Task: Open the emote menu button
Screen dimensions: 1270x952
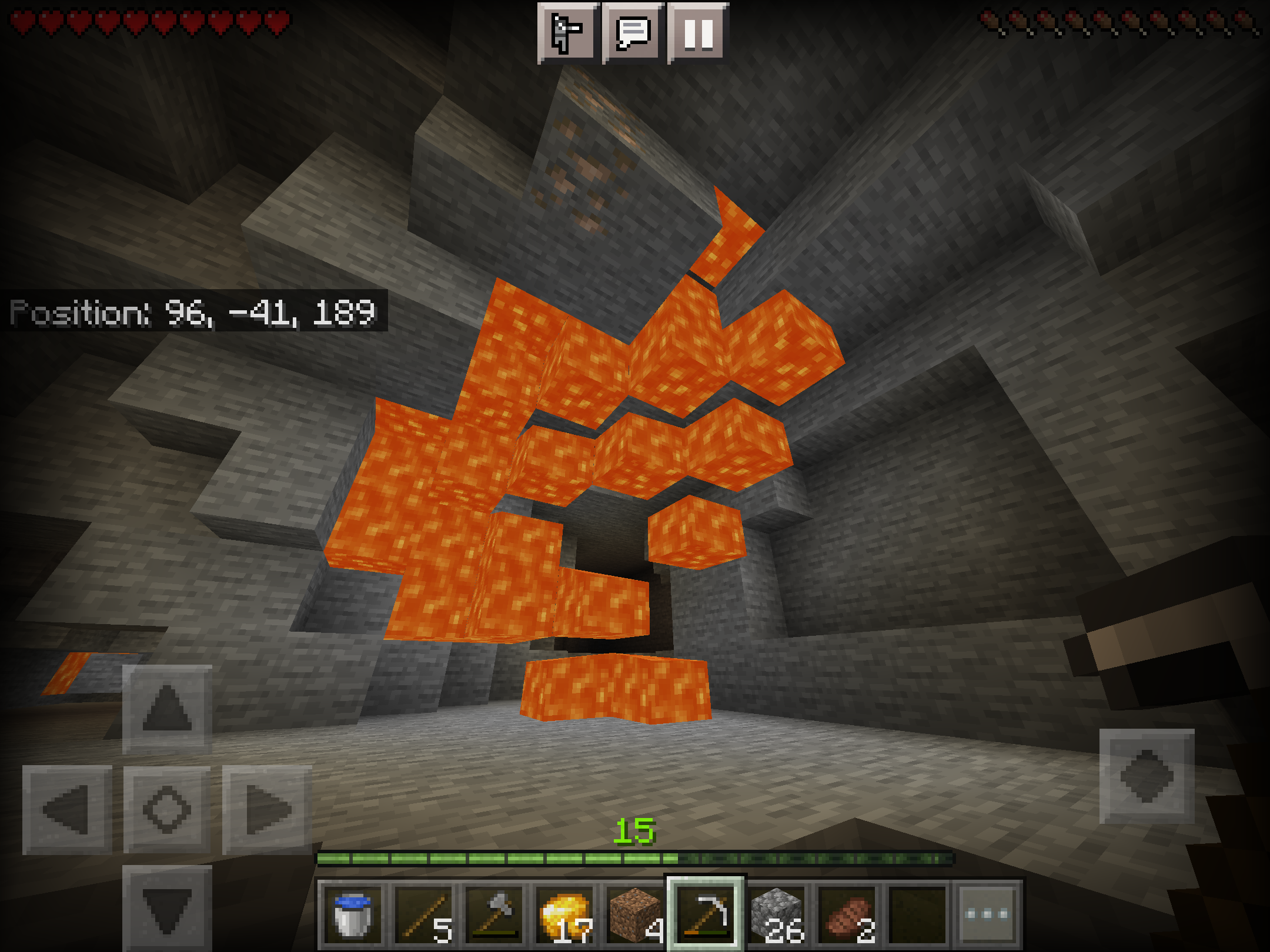Action: point(568,33)
